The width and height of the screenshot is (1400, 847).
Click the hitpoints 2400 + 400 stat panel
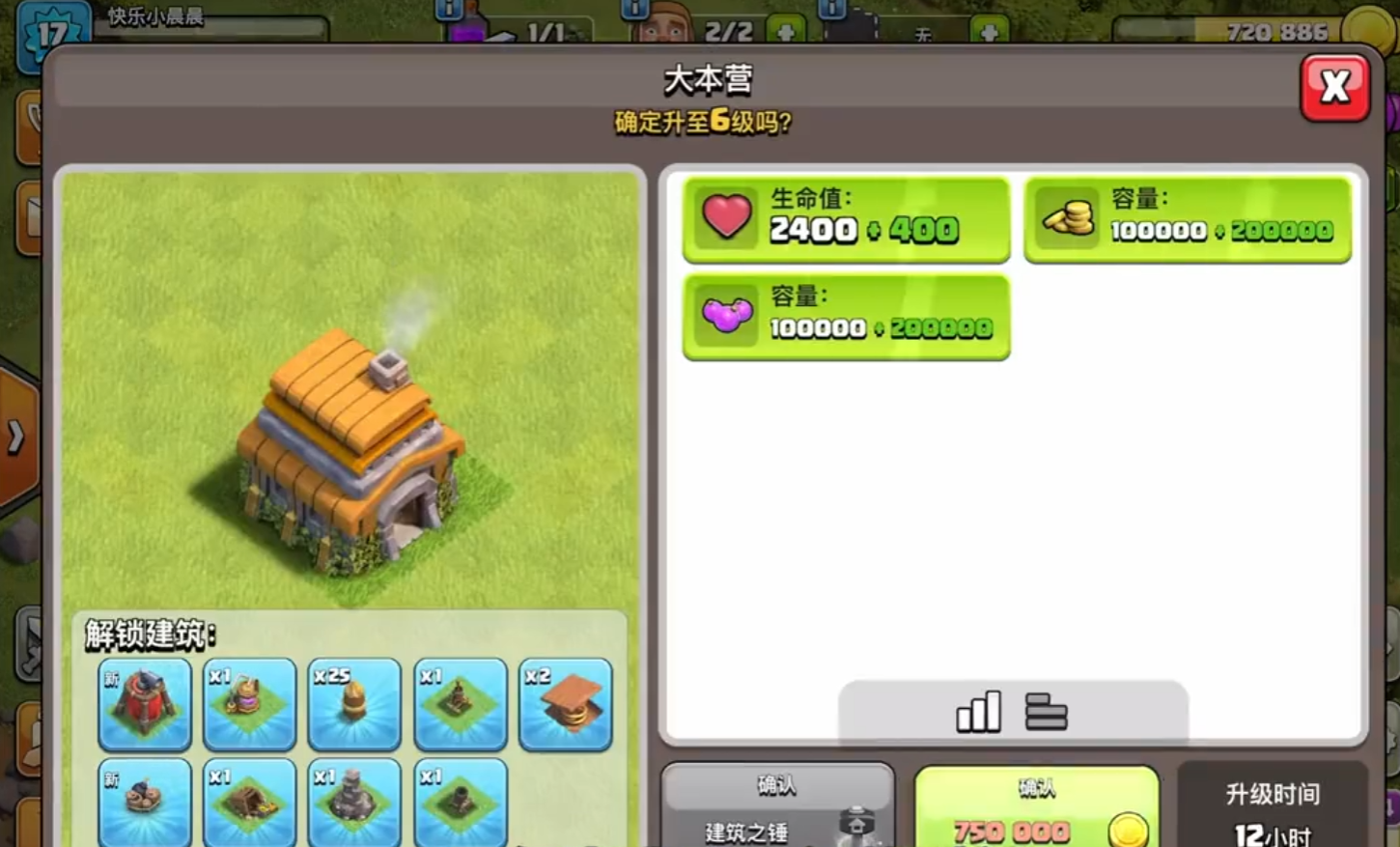pyautogui.click(x=846, y=219)
